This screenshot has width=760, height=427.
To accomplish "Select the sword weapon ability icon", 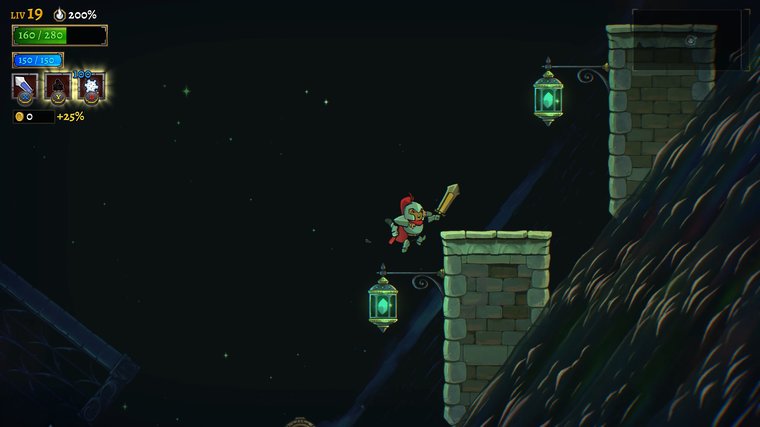I will tap(24, 87).
